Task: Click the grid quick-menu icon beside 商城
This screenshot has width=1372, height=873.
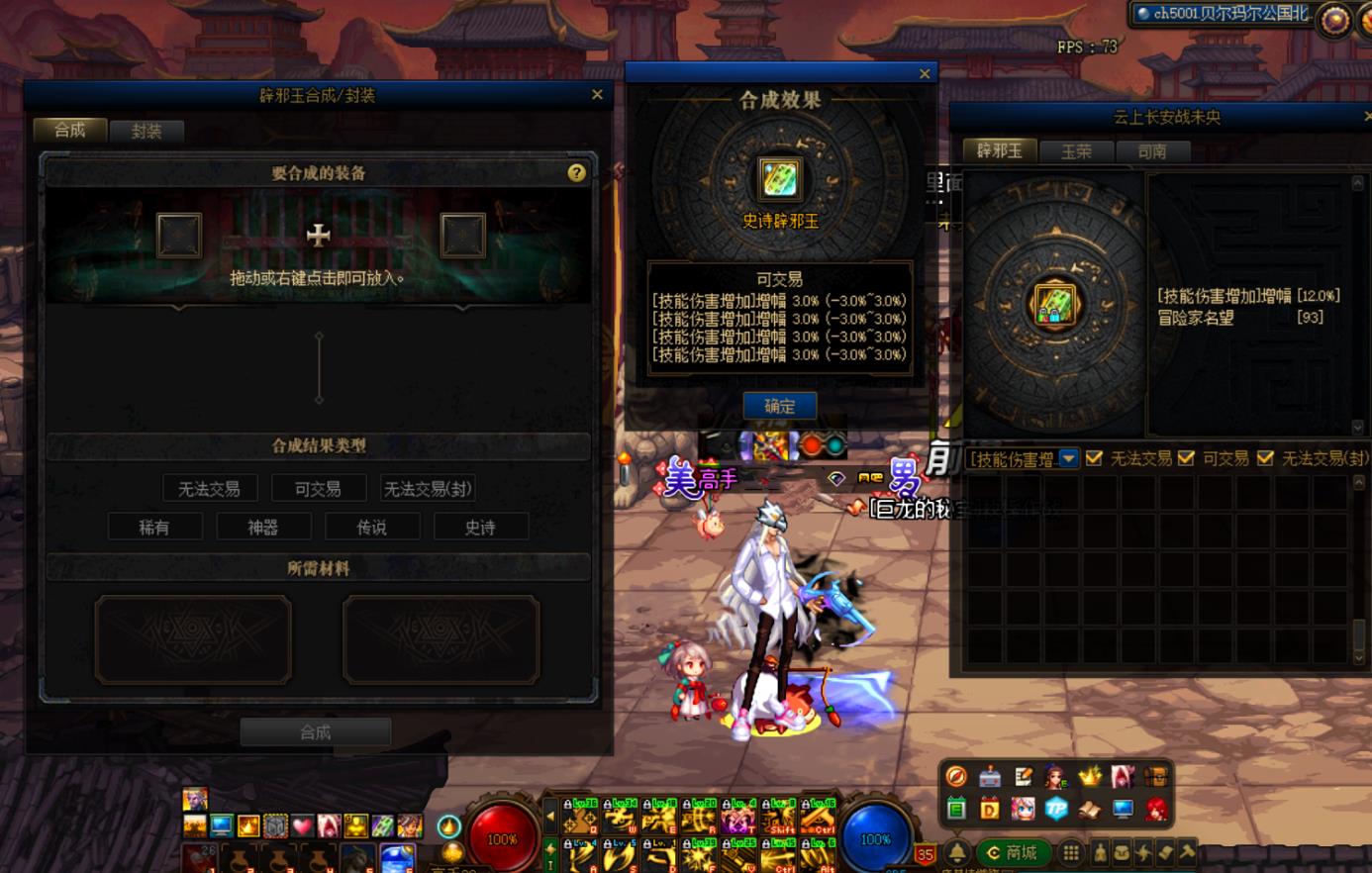Action: (1070, 850)
